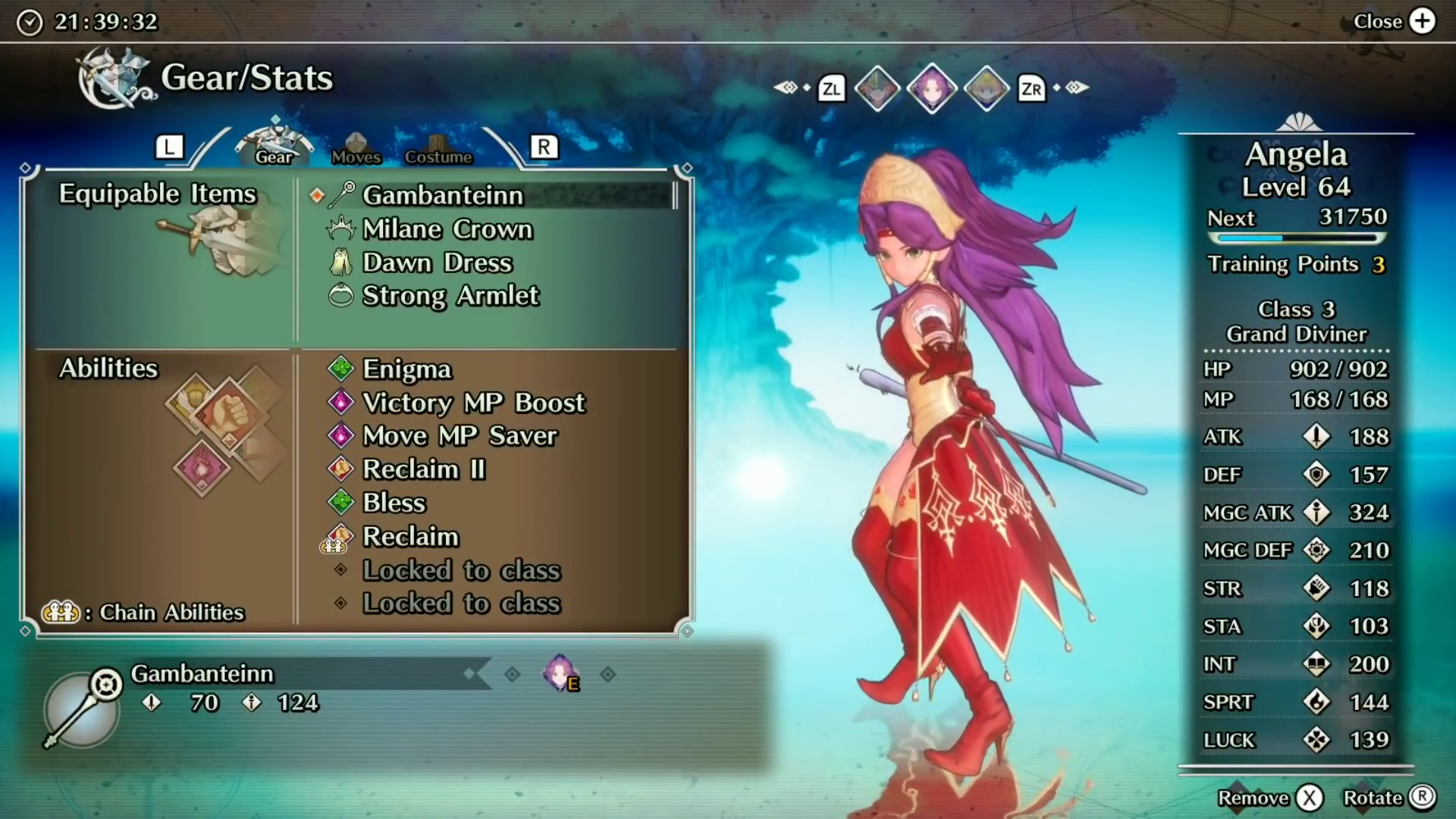The height and width of the screenshot is (819, 1456).
Task: Remove the equipped item
Action: coord(1309,798)
